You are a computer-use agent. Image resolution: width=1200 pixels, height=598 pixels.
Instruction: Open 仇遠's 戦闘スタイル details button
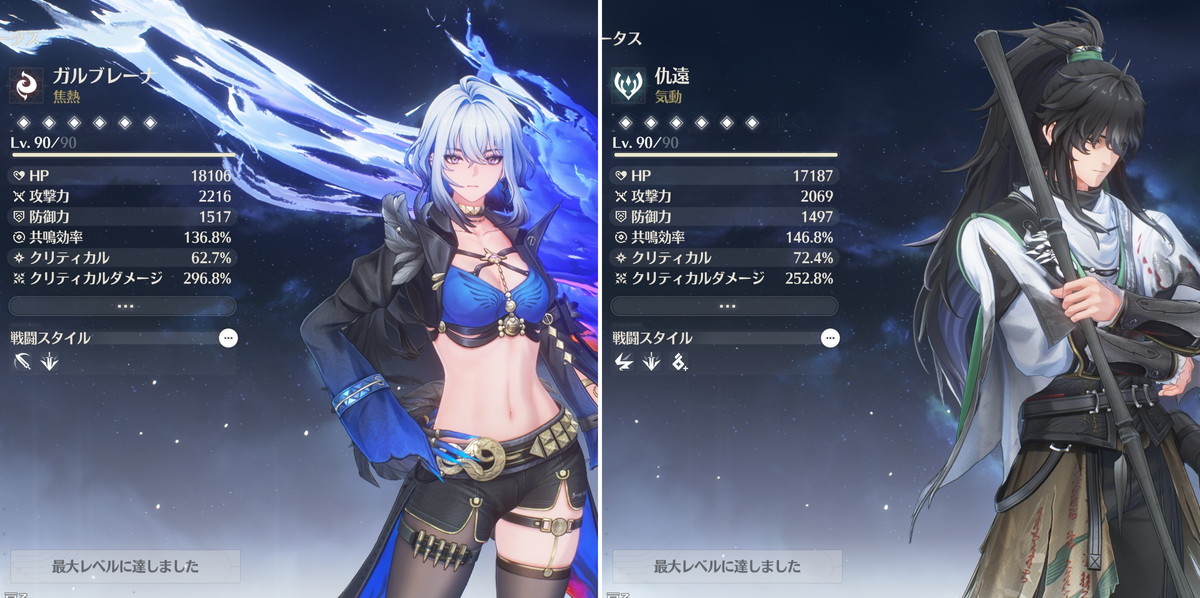pyautogui.click(x=830, y=338)
